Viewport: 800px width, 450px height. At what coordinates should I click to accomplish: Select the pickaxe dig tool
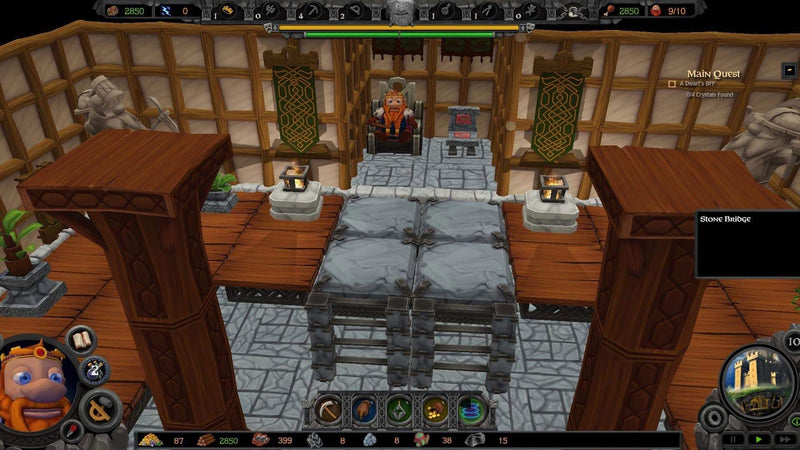(x=326, y=410)
